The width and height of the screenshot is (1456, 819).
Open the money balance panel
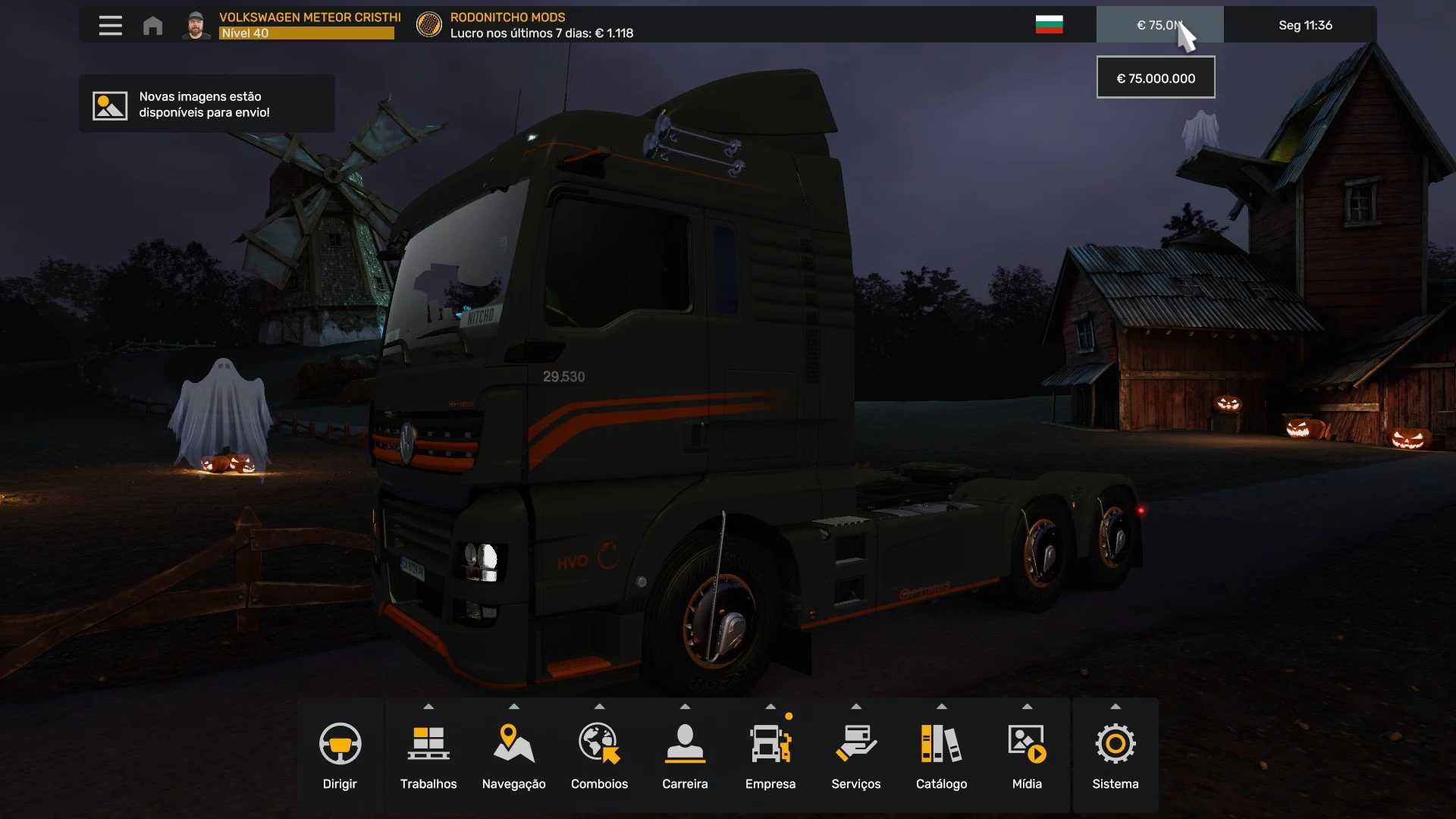coord(1159,25)
